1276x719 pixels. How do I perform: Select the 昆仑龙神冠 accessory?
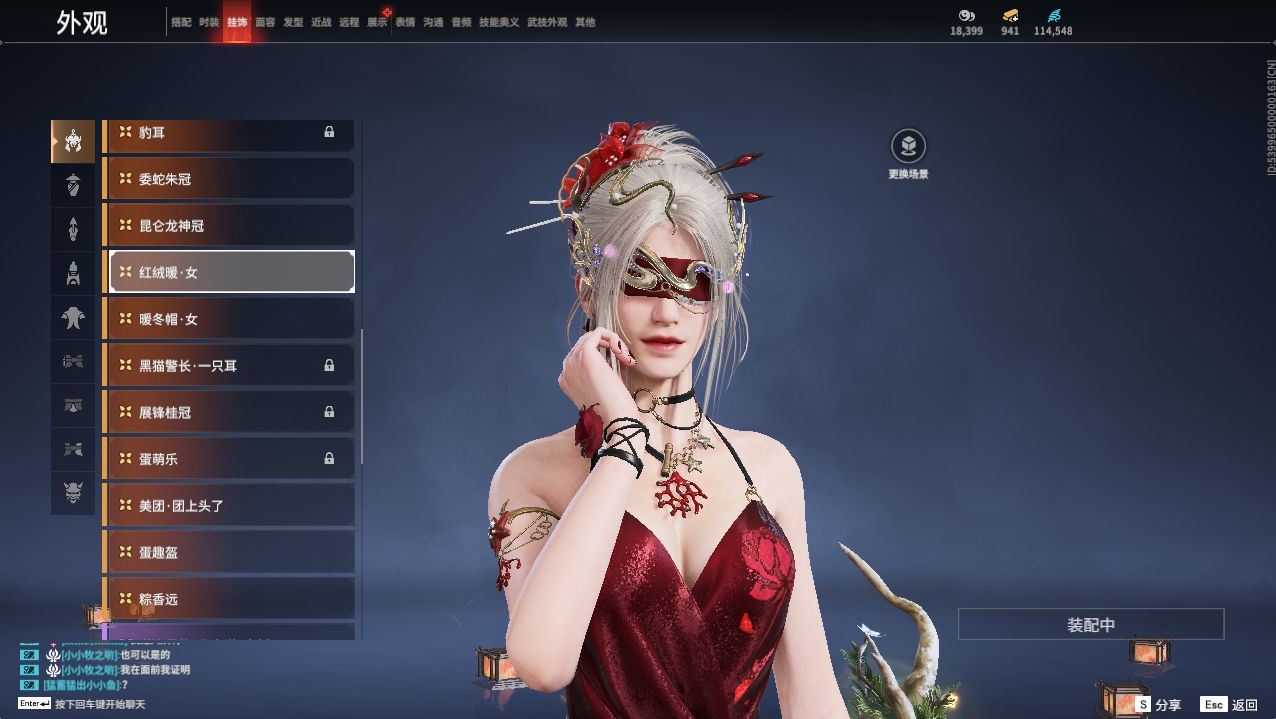click(230, 226)
